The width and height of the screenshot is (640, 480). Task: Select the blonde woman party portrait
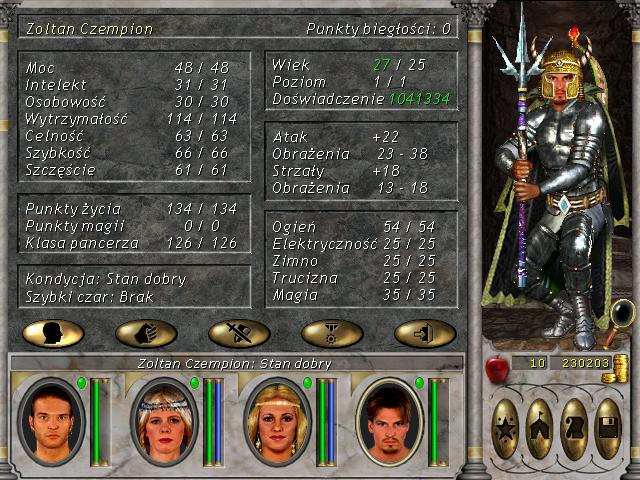coord(274,414)
